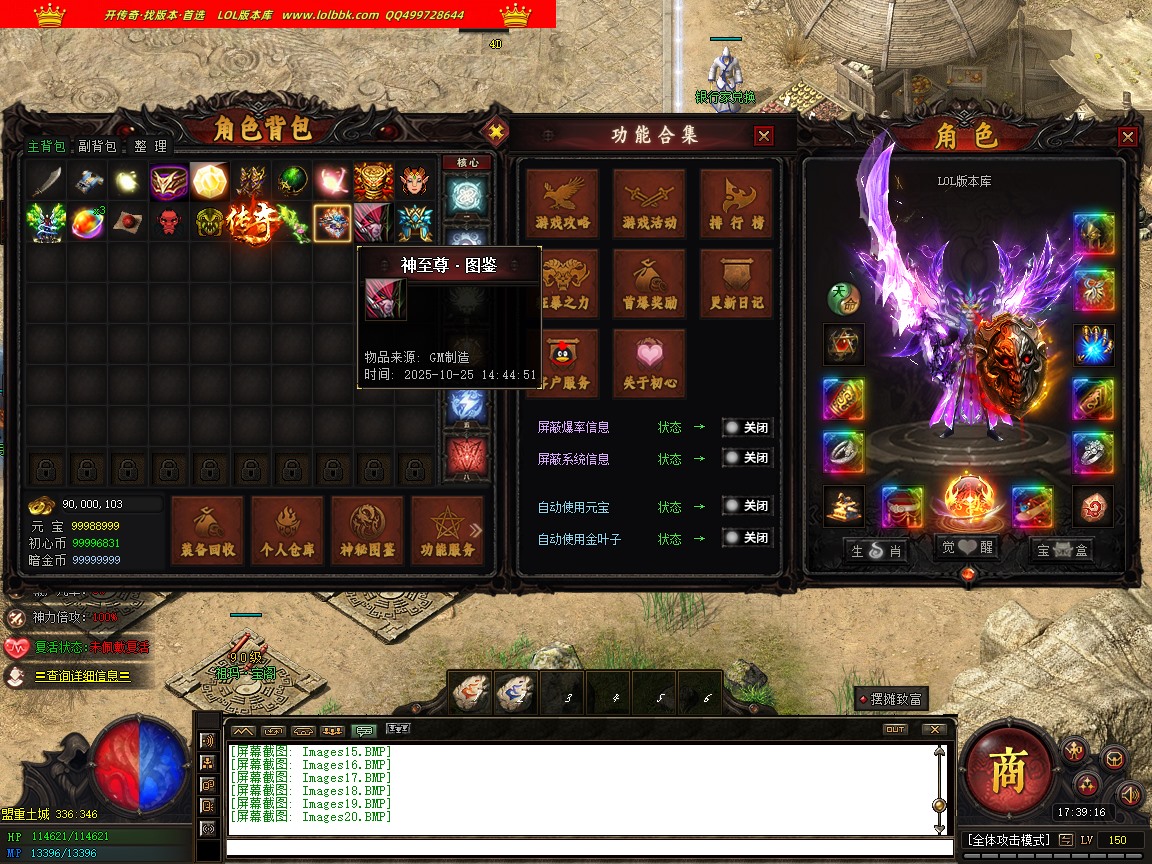This screenshot has height=864, width=1152.
Task: Show the 排行榜 leaderboard
Action: tap(736, 204)
